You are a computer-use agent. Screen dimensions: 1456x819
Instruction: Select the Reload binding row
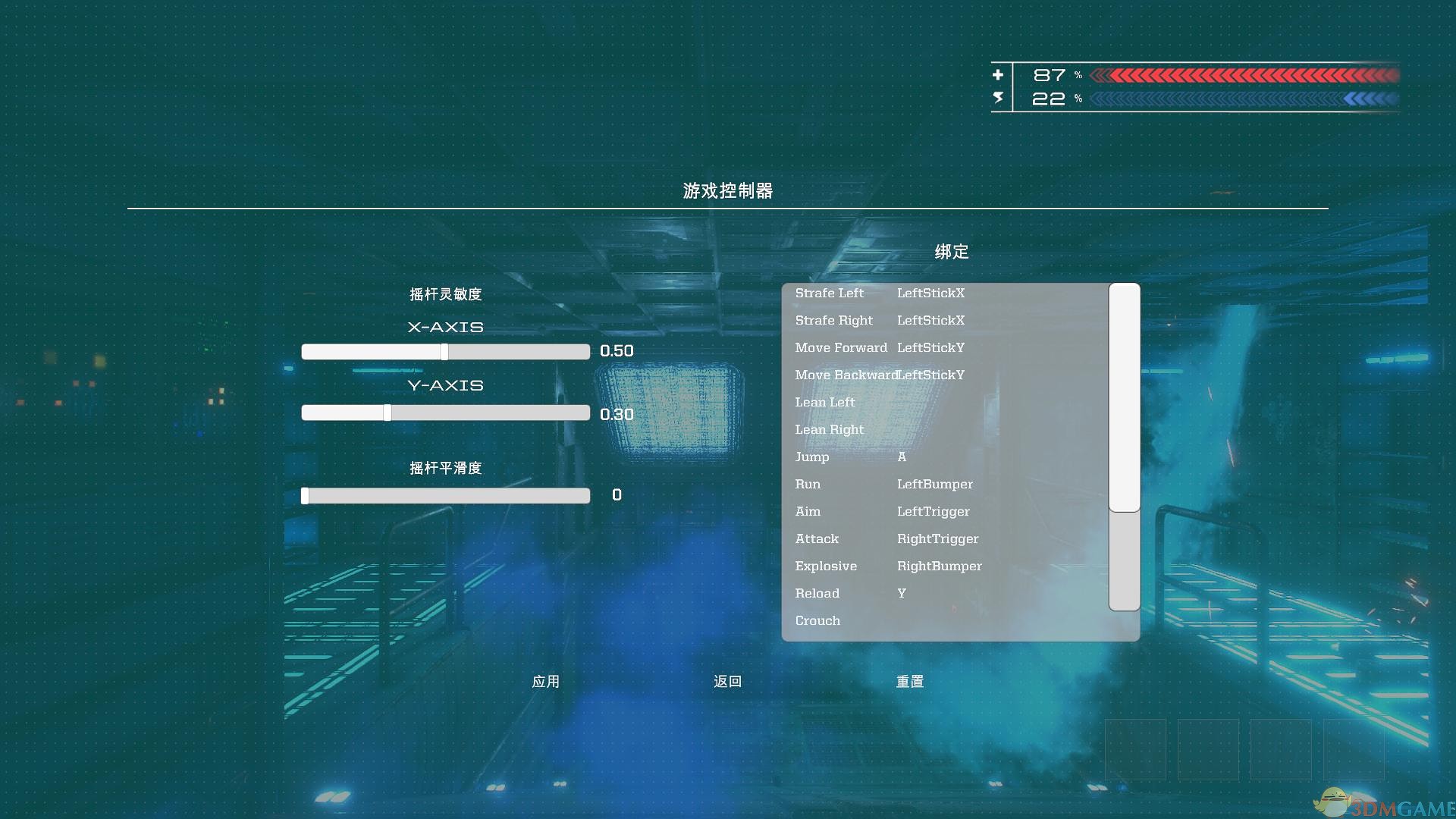point(817,593)
